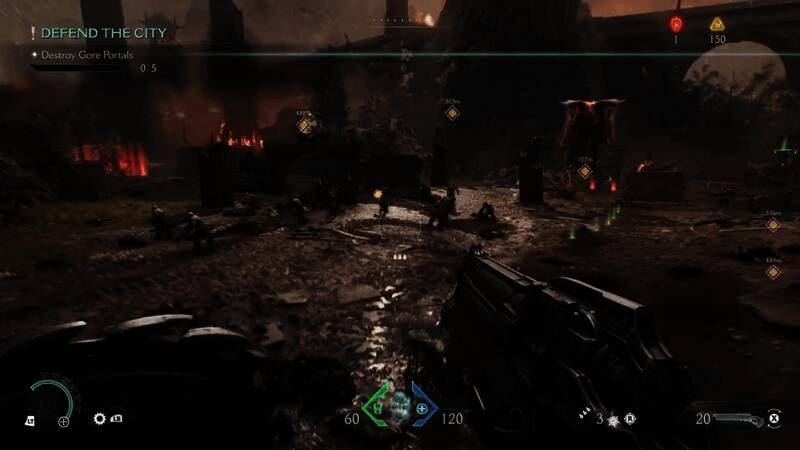Viewport: 800px width, 450px height.
Task: Click the gear icon in the bottom HUD
Action: 99,419
